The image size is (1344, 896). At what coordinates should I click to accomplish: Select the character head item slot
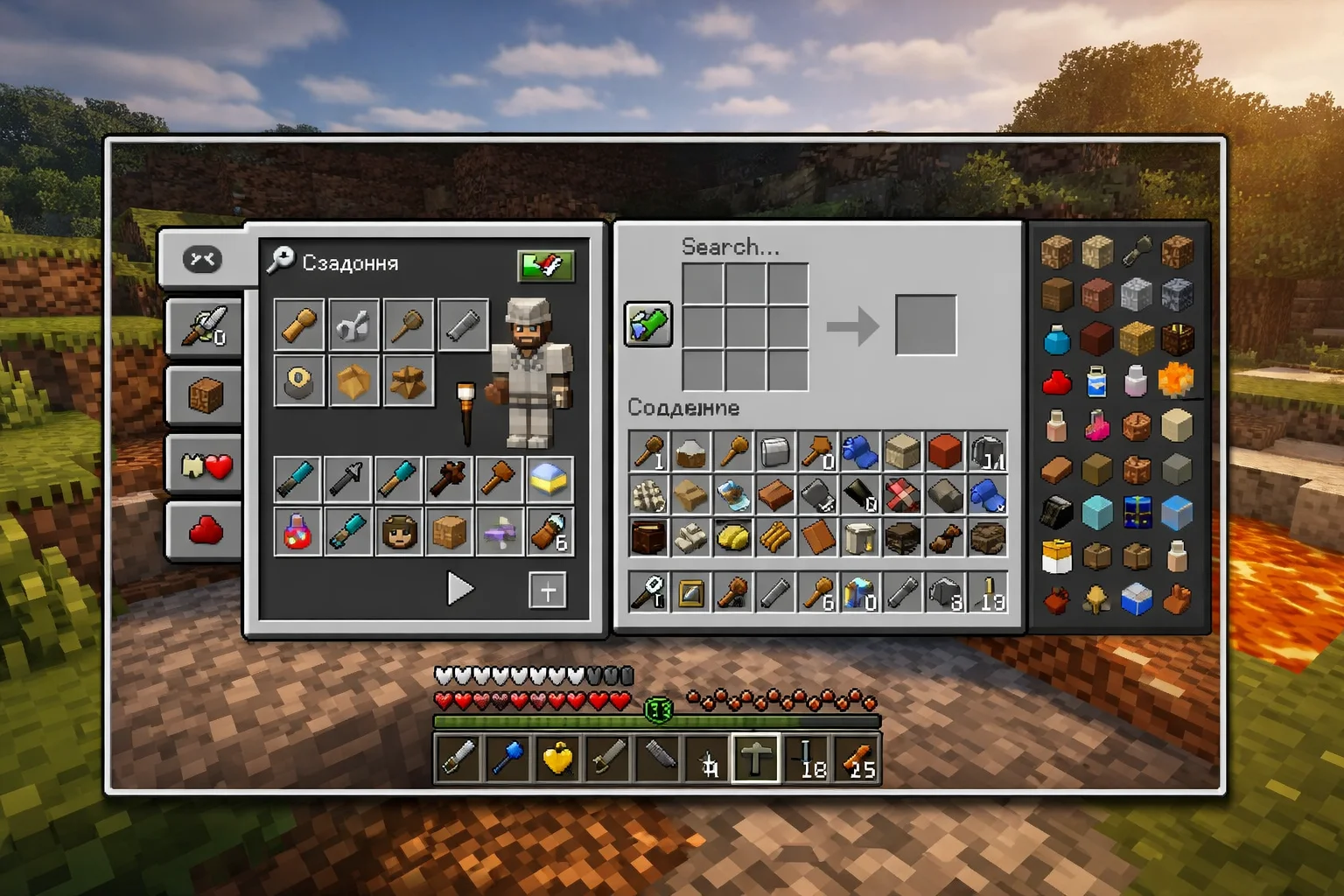click(399, 531)
